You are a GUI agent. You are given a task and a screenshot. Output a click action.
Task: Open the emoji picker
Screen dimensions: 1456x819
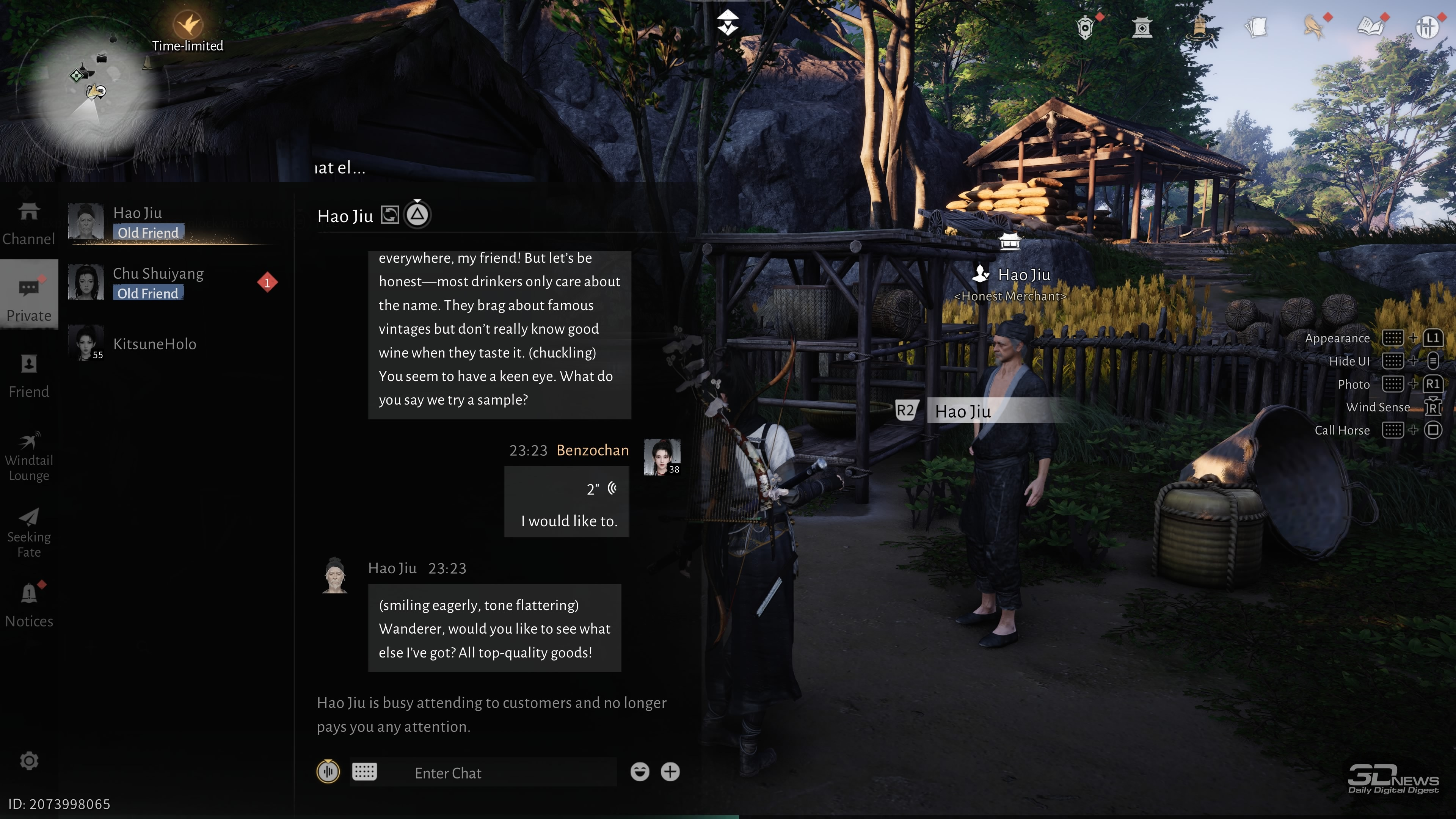point(640,772)
